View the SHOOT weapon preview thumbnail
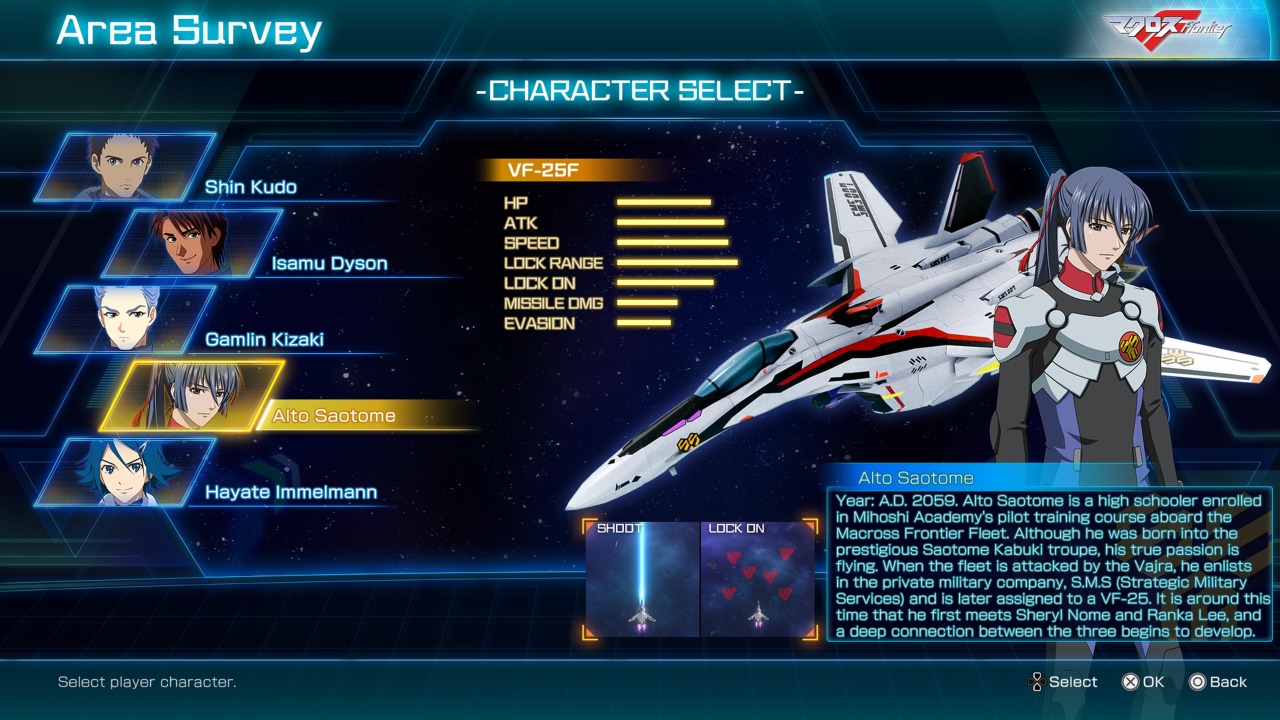The width and height of the screenshot is (1280, 720). coord(642,579)
